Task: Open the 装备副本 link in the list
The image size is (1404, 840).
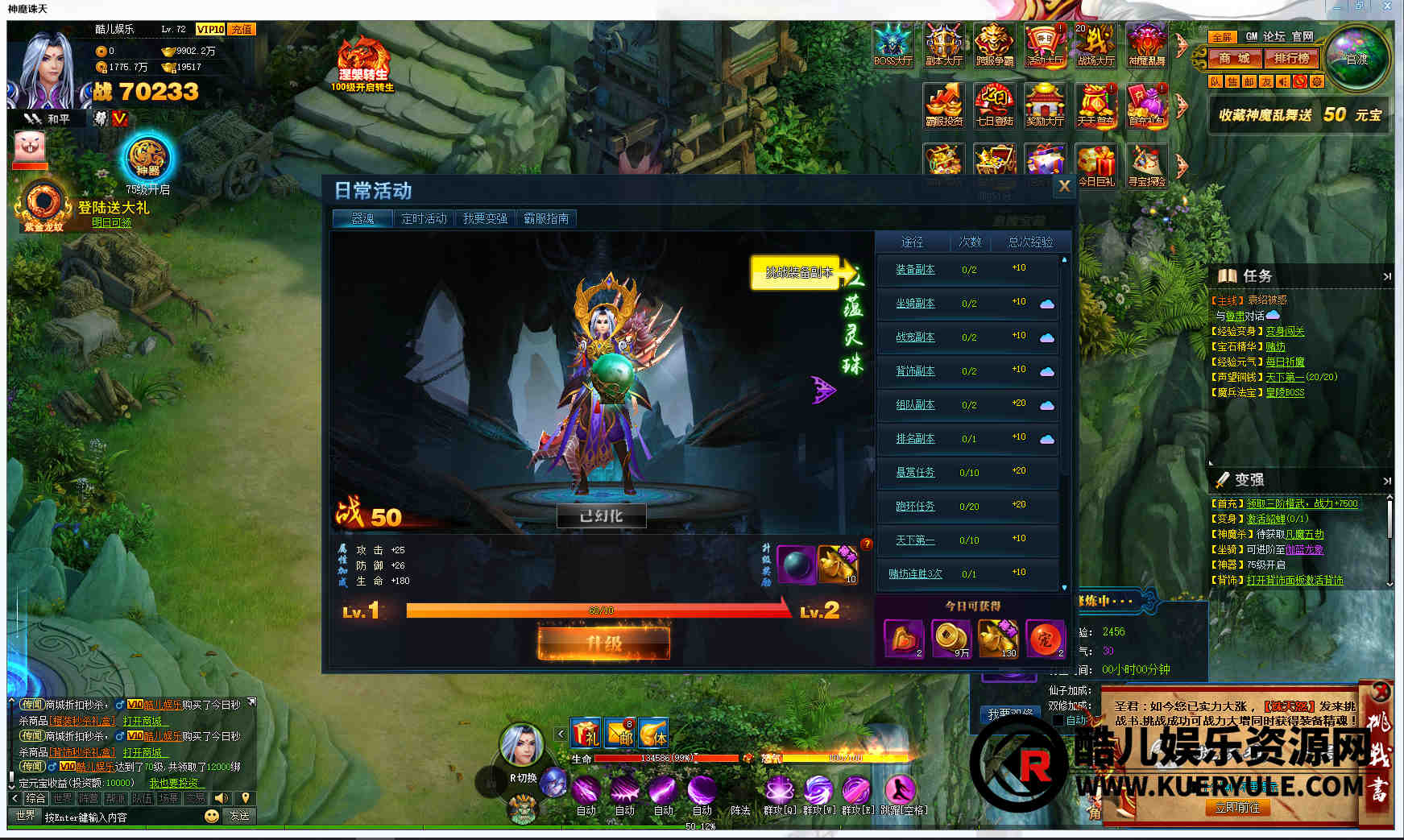Action: click(915, 270)
